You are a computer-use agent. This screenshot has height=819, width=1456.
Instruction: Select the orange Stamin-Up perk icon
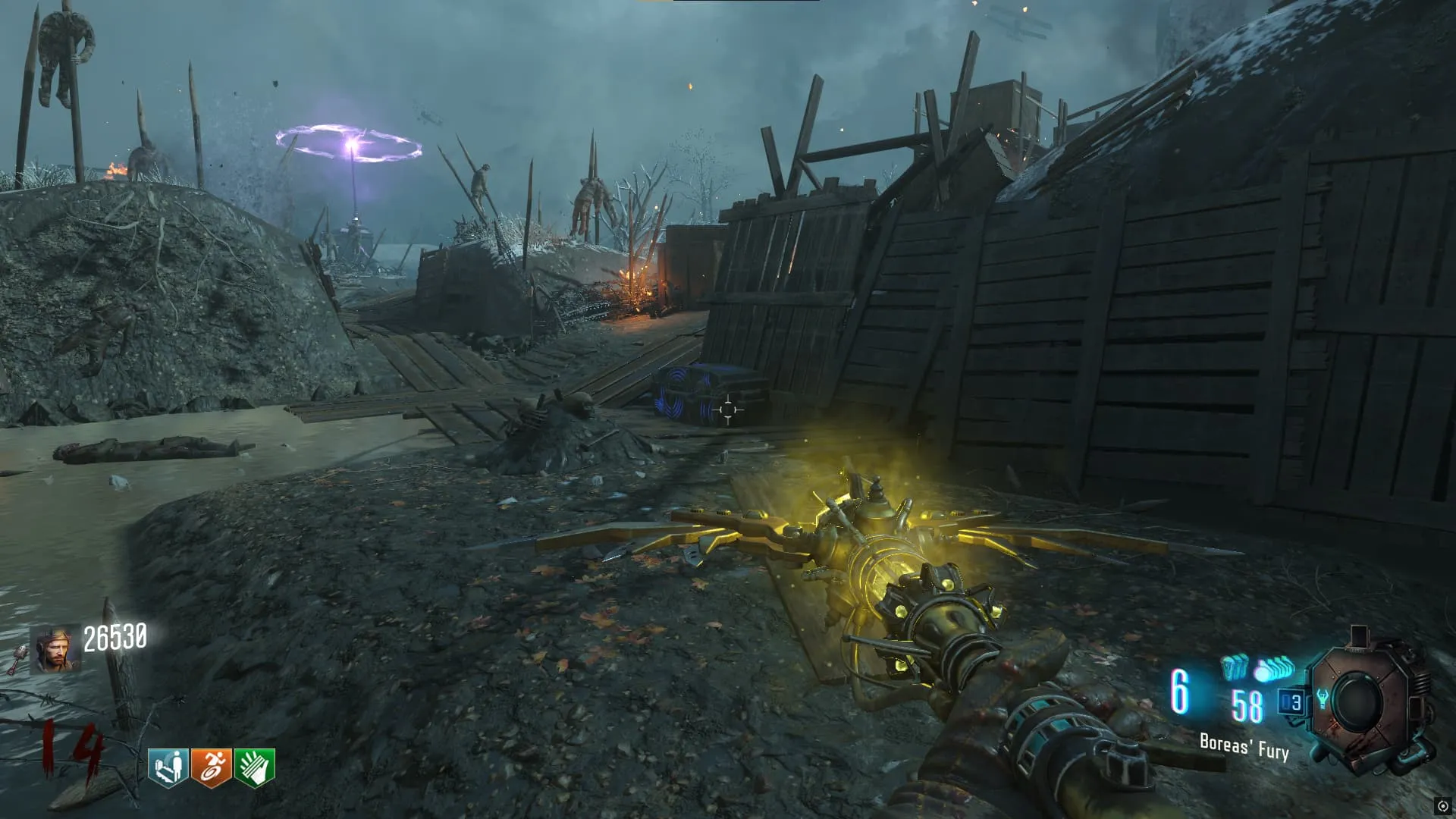coord(212,767)
